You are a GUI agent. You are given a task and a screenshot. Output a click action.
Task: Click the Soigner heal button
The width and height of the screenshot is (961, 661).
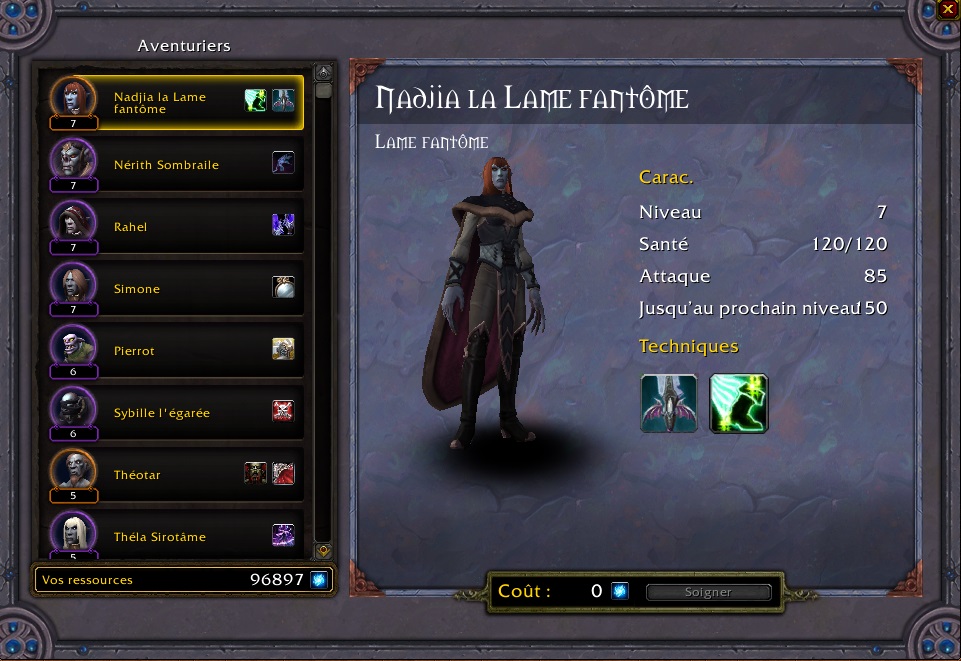708,592
